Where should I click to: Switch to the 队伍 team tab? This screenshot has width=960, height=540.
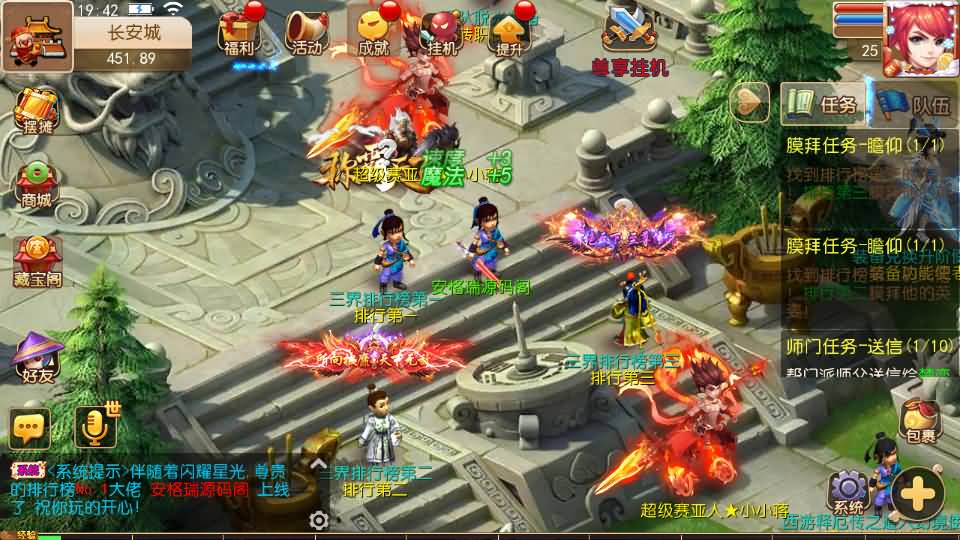coord(917,105)
